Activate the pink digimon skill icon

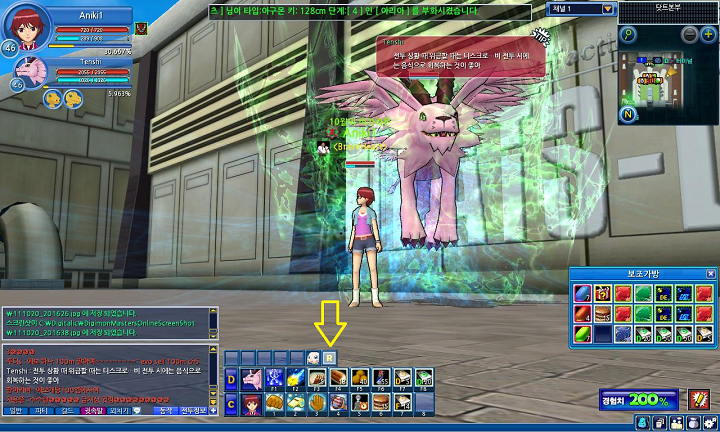point(250,378)
